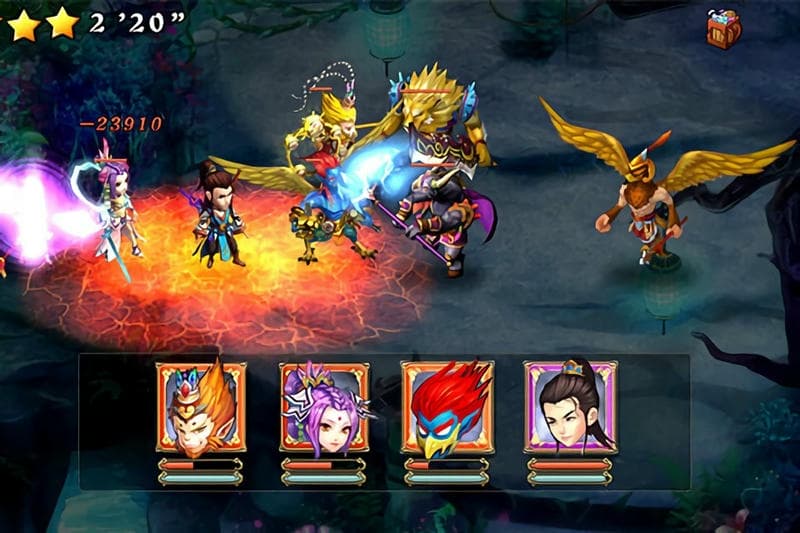Tap the dark-haired swordsman portrait

tap(570, 408)
